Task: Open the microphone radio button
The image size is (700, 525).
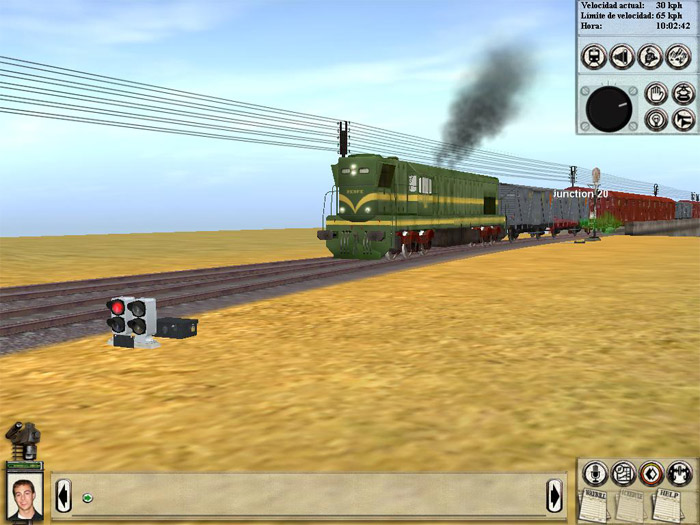Action: pyautogui.click(x=595, y=473)
